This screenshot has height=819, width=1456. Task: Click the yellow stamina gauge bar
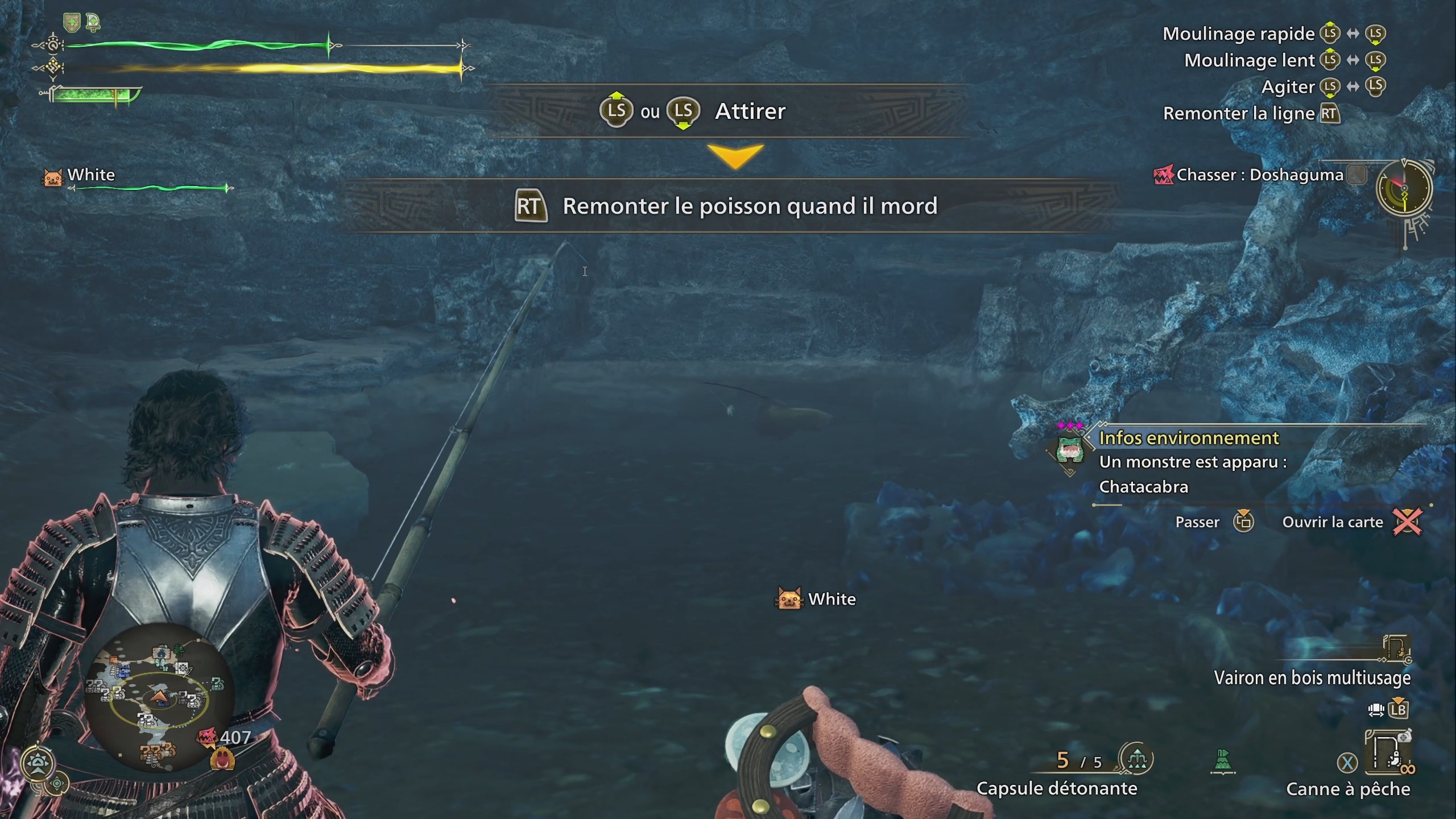tap(256, 68)
